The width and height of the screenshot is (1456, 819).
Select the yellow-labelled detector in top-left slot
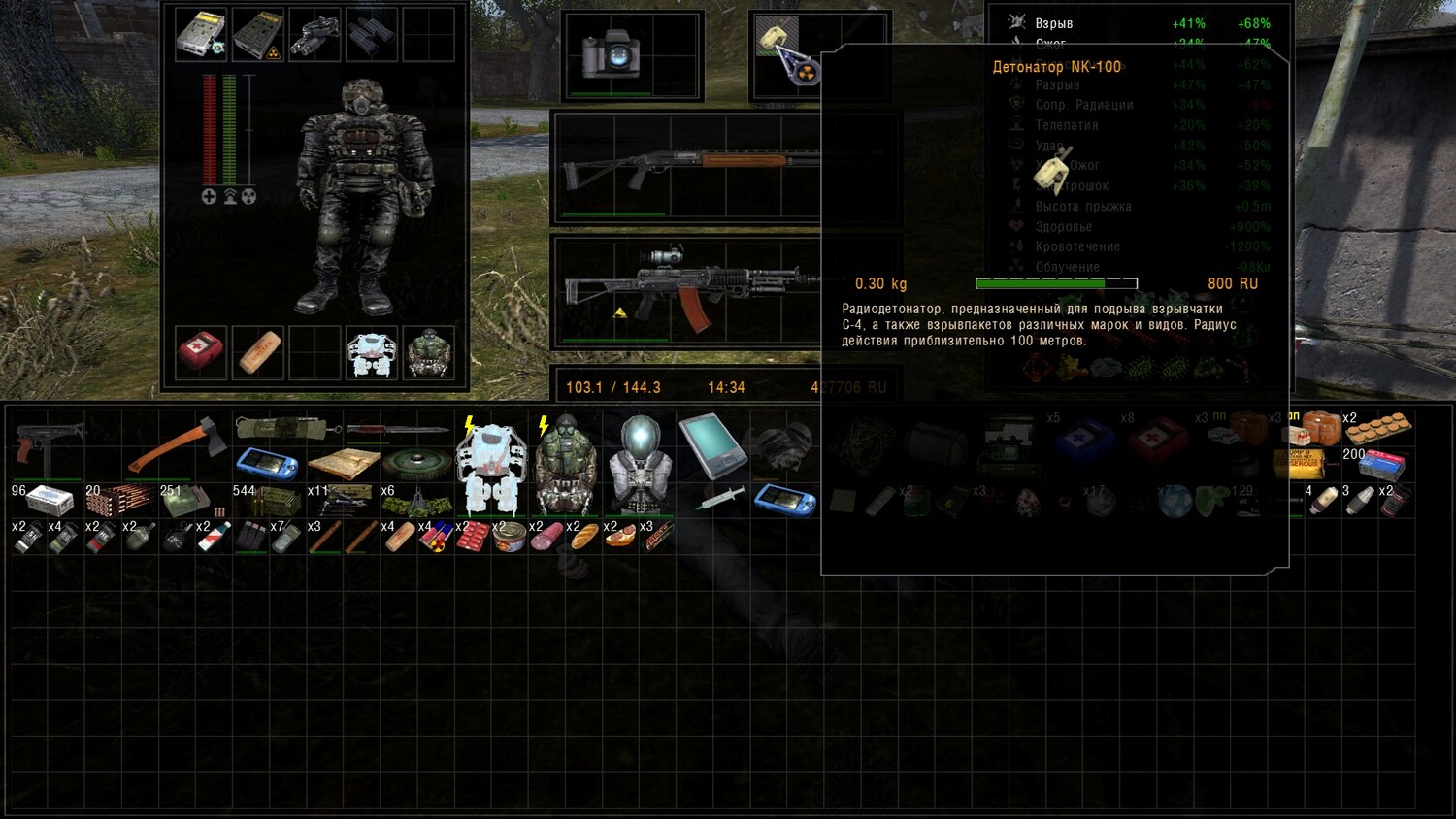(201, 34)
